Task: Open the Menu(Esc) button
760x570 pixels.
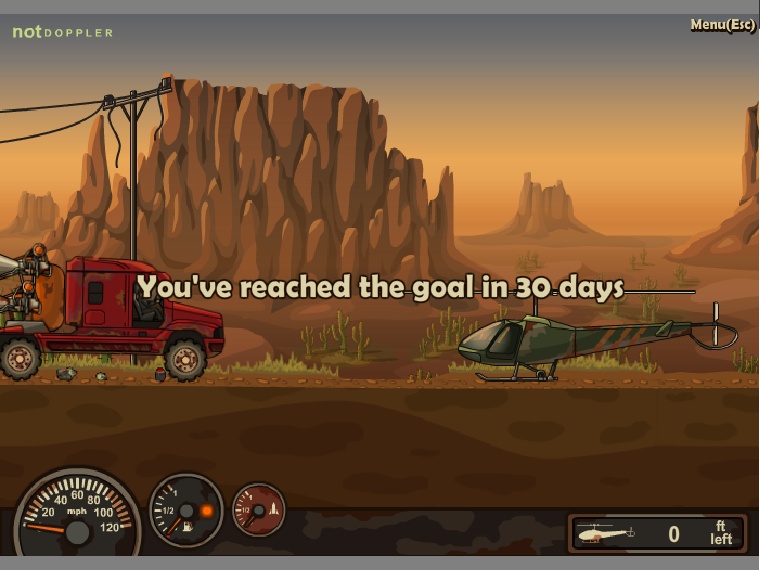Action: (x=722, y=25)
